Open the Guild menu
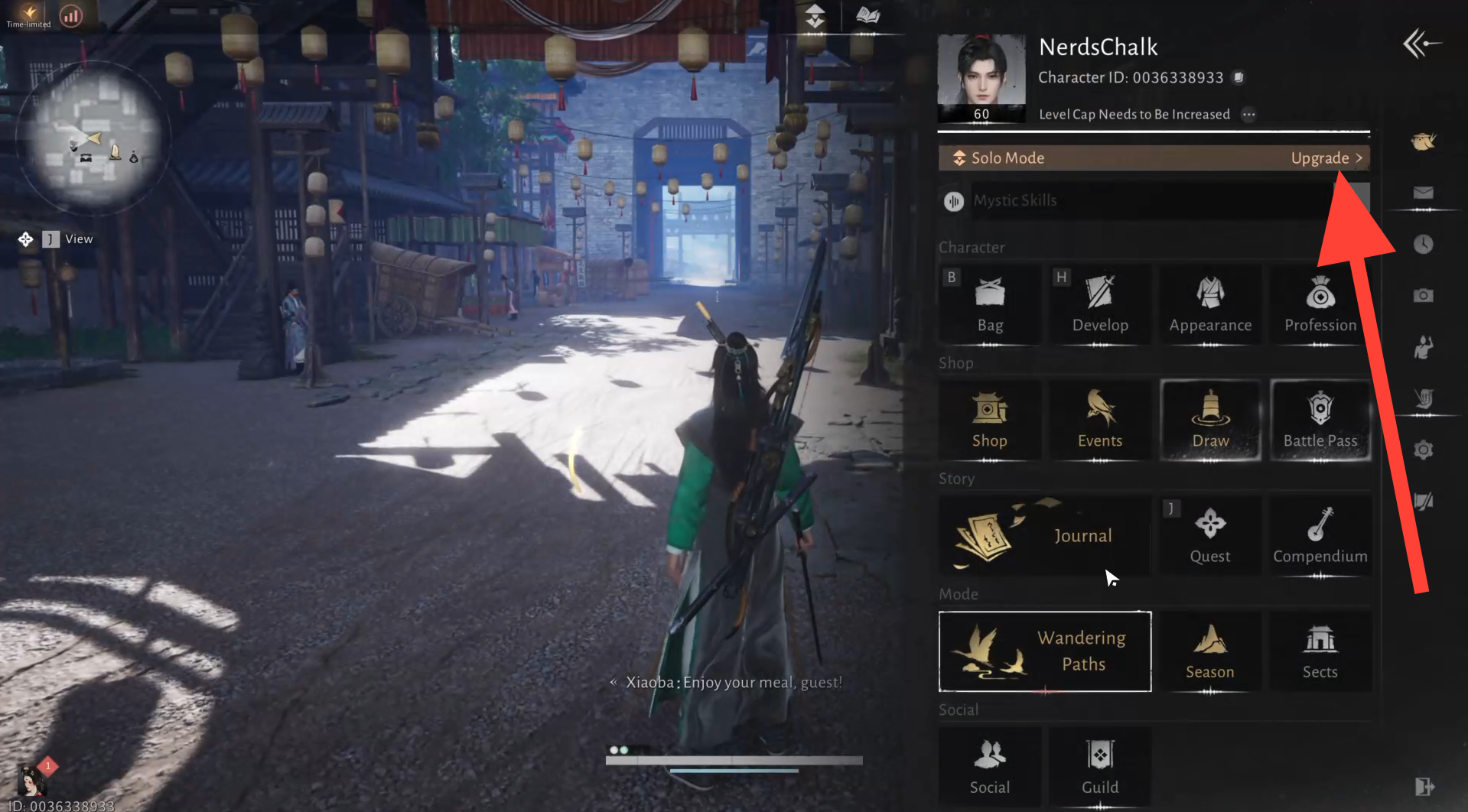Image resolution: width=1468 pixels, height=812 pixels. pos(1100,767)
